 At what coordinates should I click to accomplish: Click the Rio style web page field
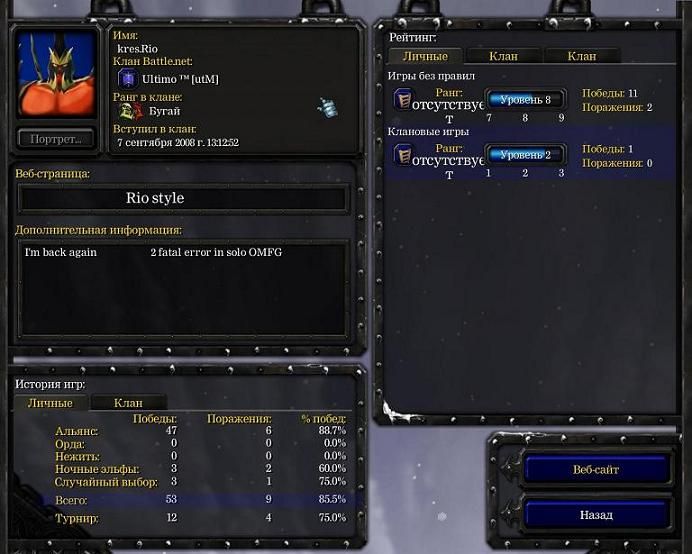183,198
